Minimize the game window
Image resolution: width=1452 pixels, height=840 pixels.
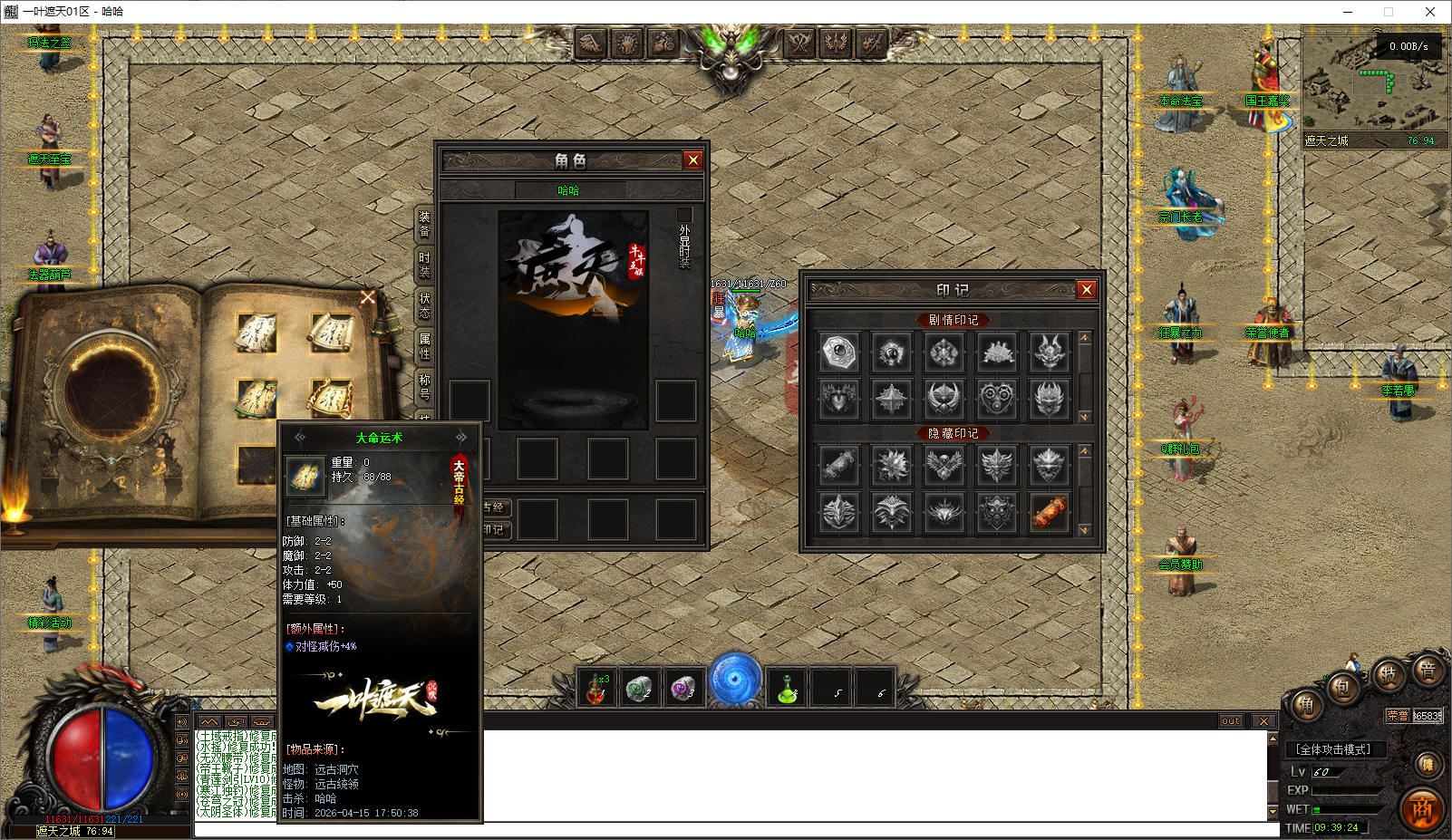(x=1348, y=12)
